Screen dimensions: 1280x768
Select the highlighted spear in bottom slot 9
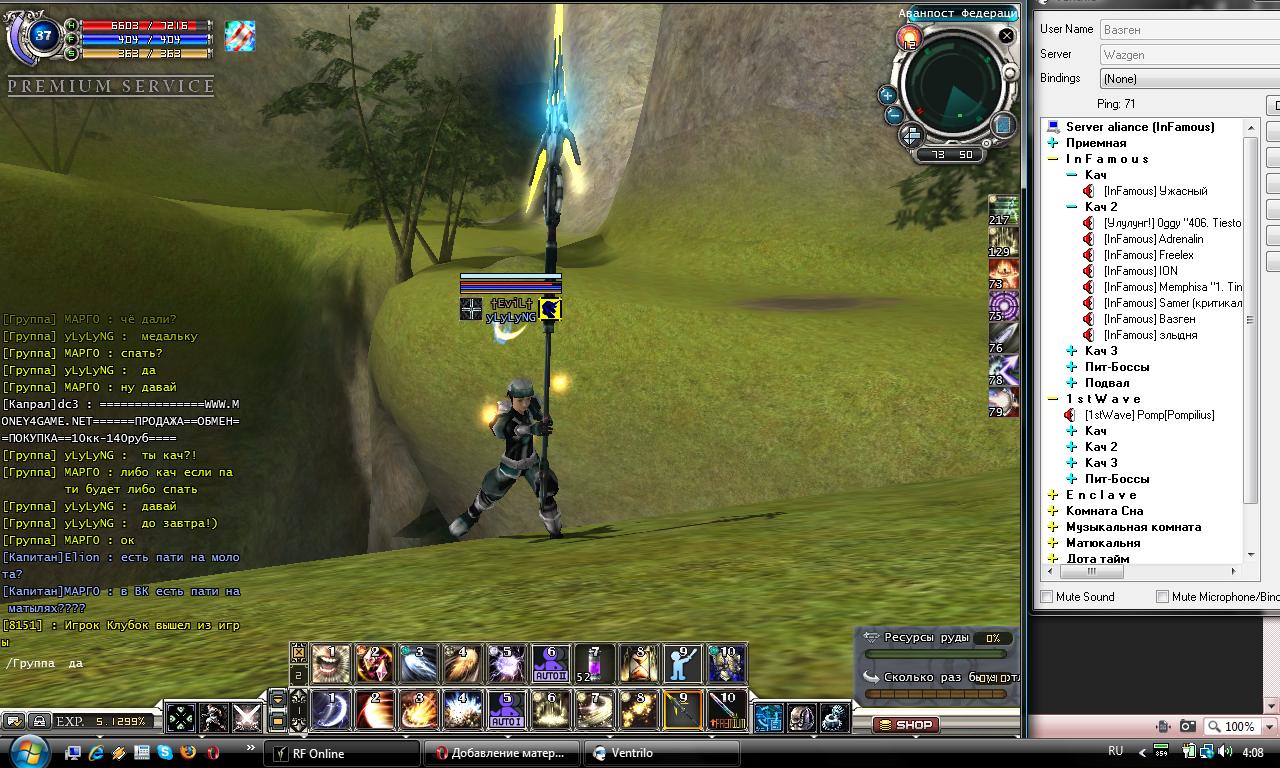683,710
